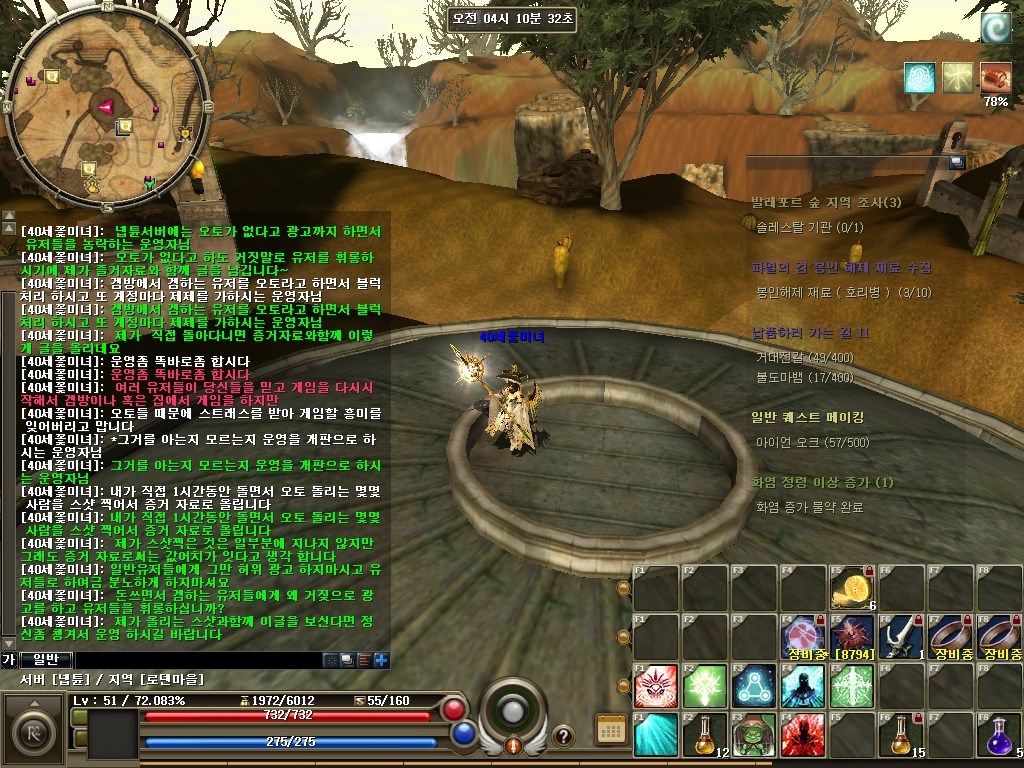Screen dimensions: 1024x768
Task: Drink the purple potion in hotbar
Action: pyautogui.click(x=999, y=734)
